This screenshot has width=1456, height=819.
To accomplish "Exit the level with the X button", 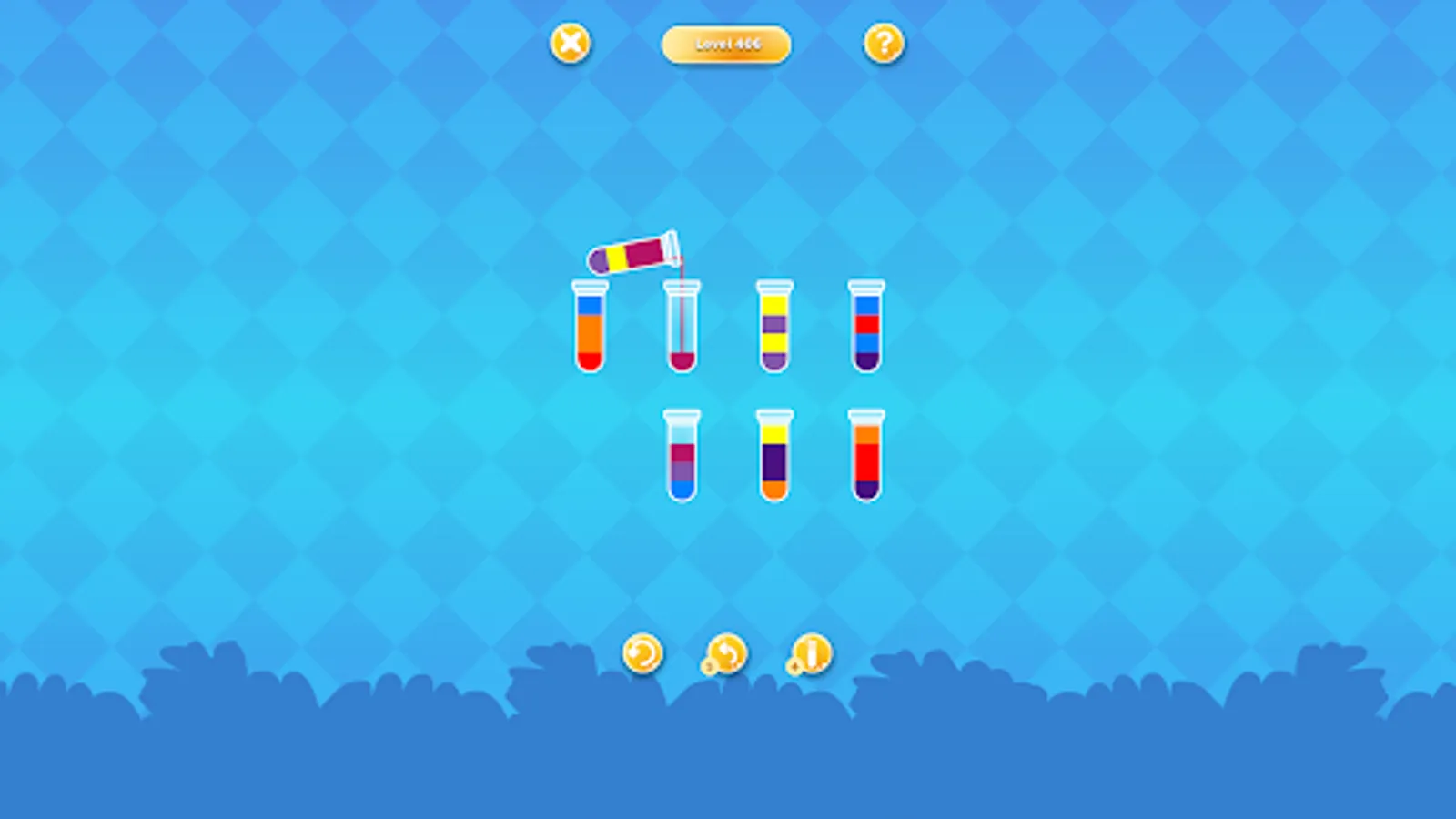I will [x=570, y=43].
